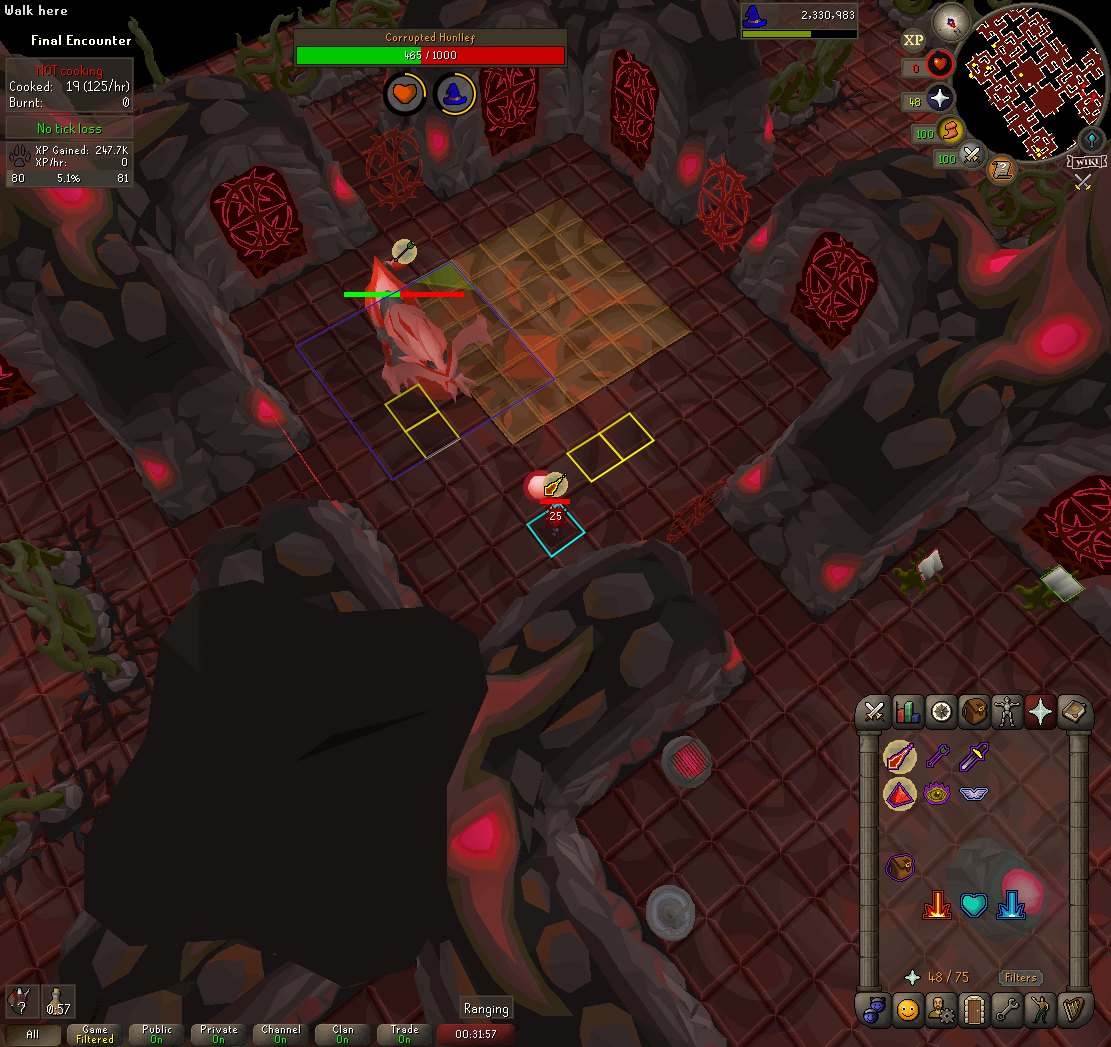Viewport: 1111px width, 1047px height.
Task: Click the prayer Filters button
Action: pos(1020,977)
